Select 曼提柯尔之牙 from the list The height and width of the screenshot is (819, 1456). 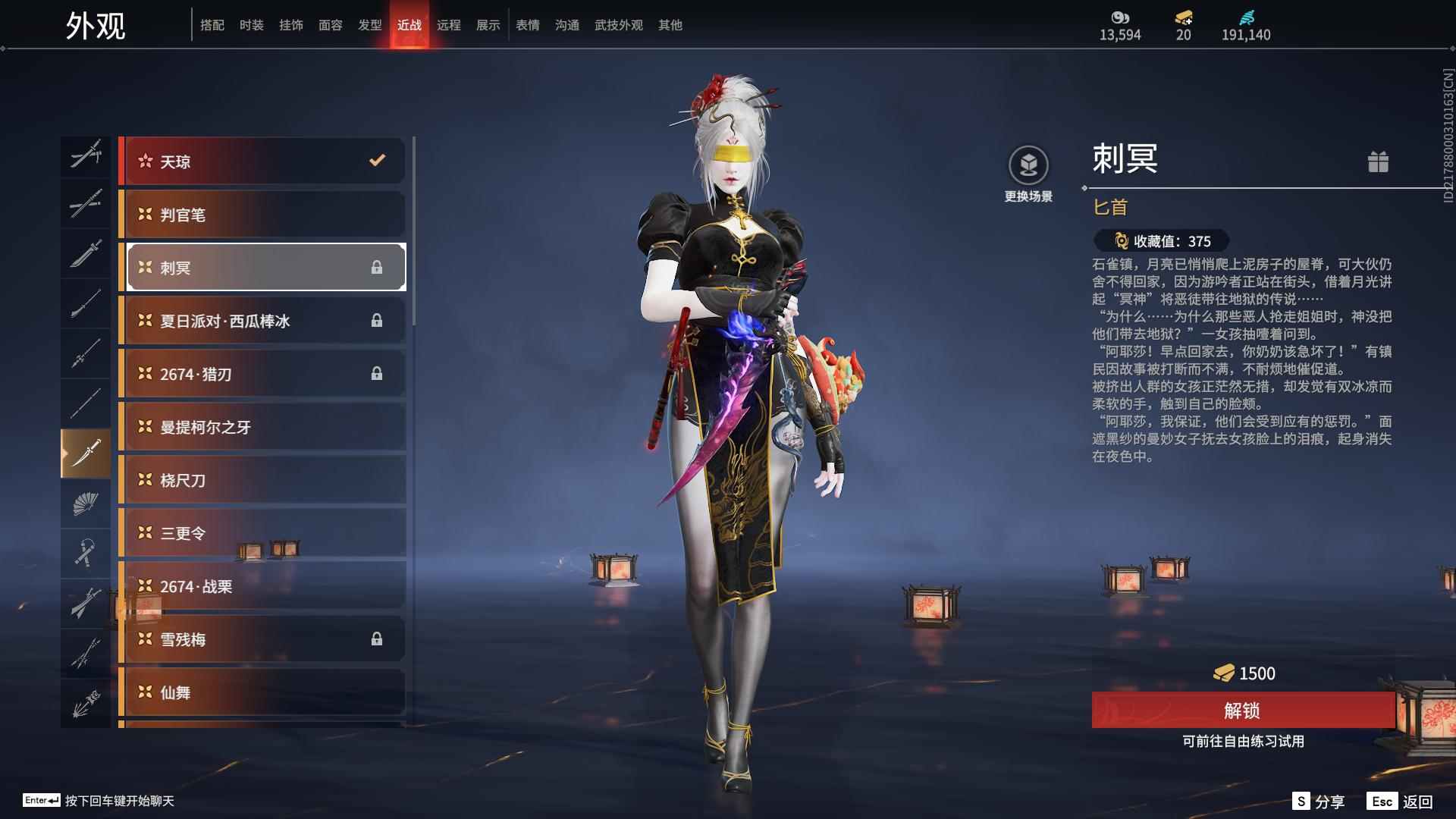coord(262,427)
